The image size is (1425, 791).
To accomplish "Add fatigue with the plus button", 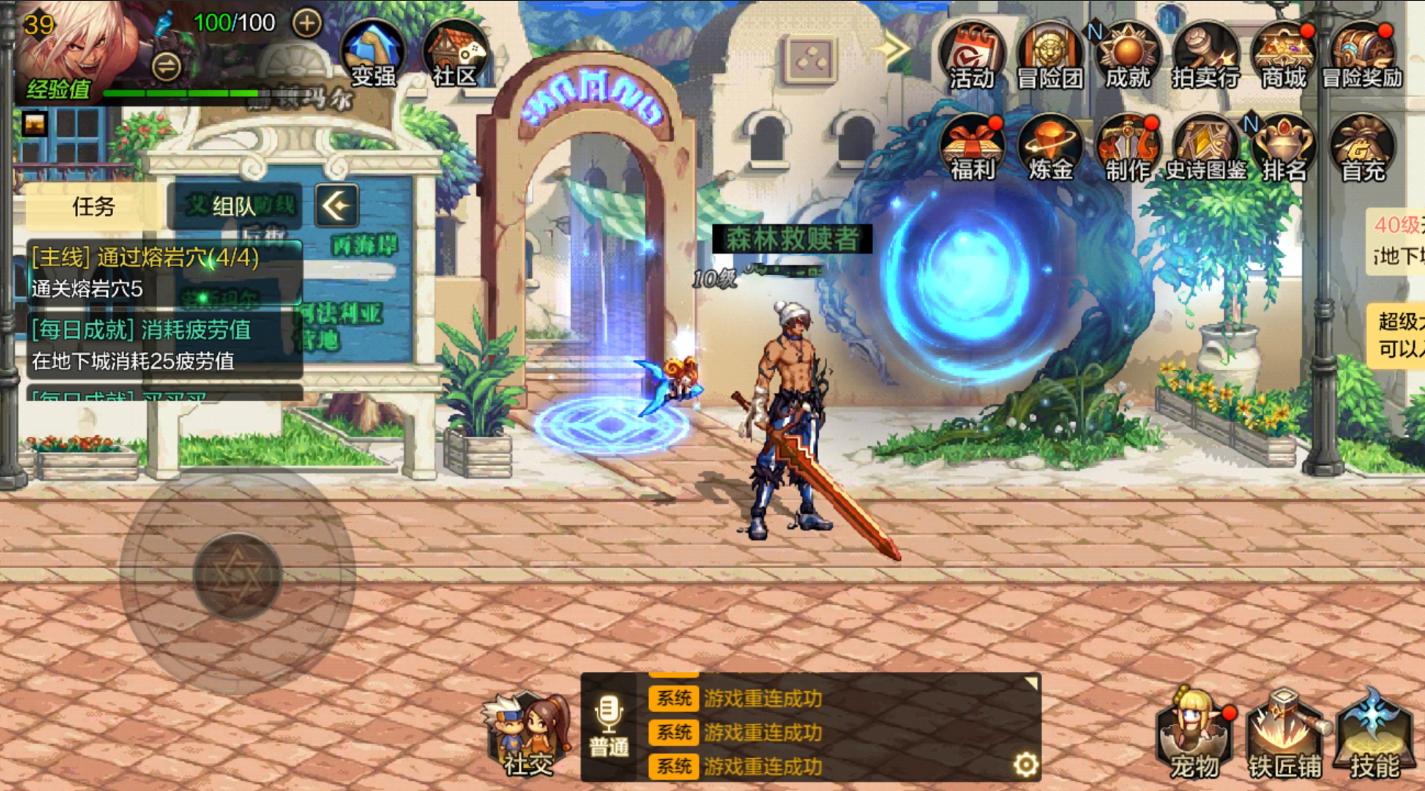I will [x=307, y=23].
